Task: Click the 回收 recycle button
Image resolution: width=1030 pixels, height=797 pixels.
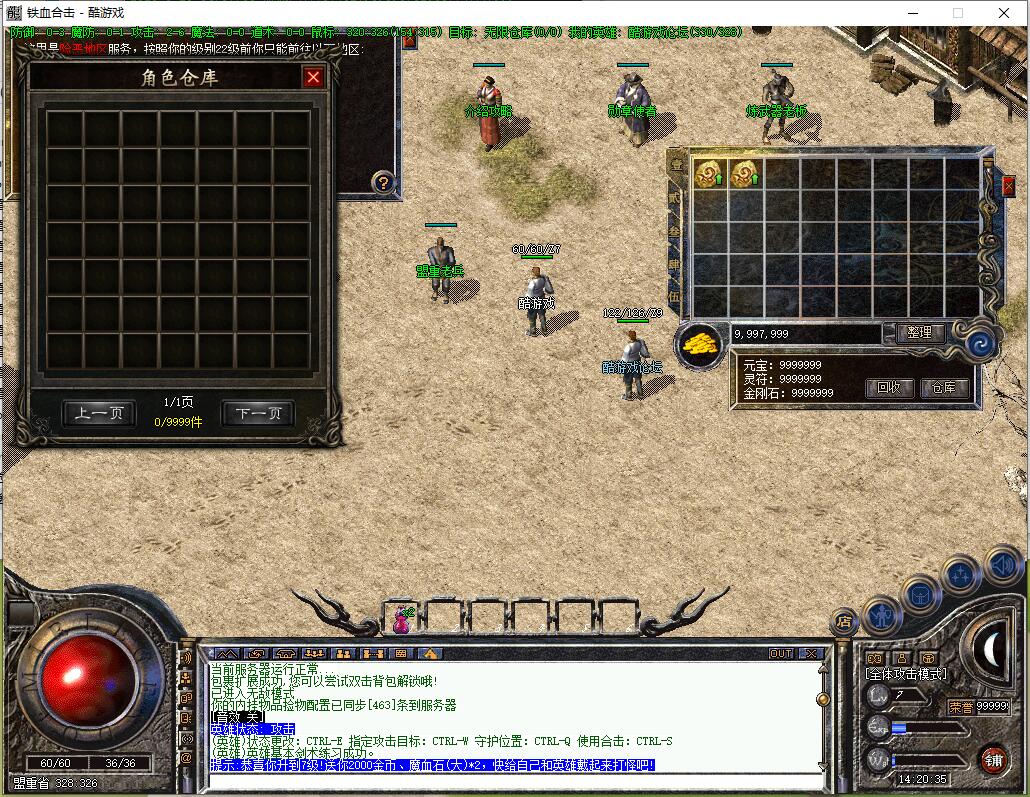Action: tap(888, 387)
